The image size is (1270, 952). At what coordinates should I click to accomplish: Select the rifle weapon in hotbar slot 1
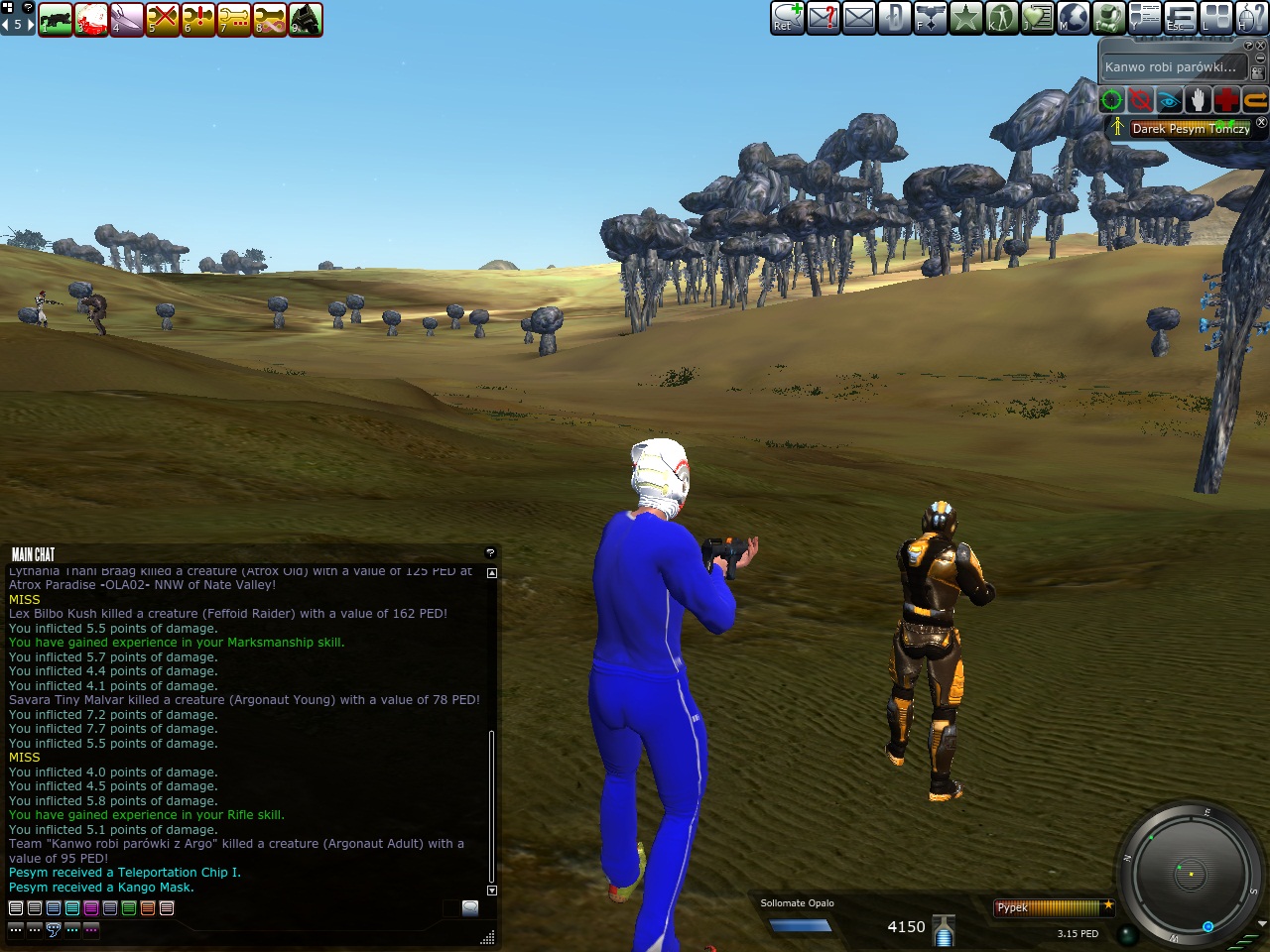[x=56, y=19]
